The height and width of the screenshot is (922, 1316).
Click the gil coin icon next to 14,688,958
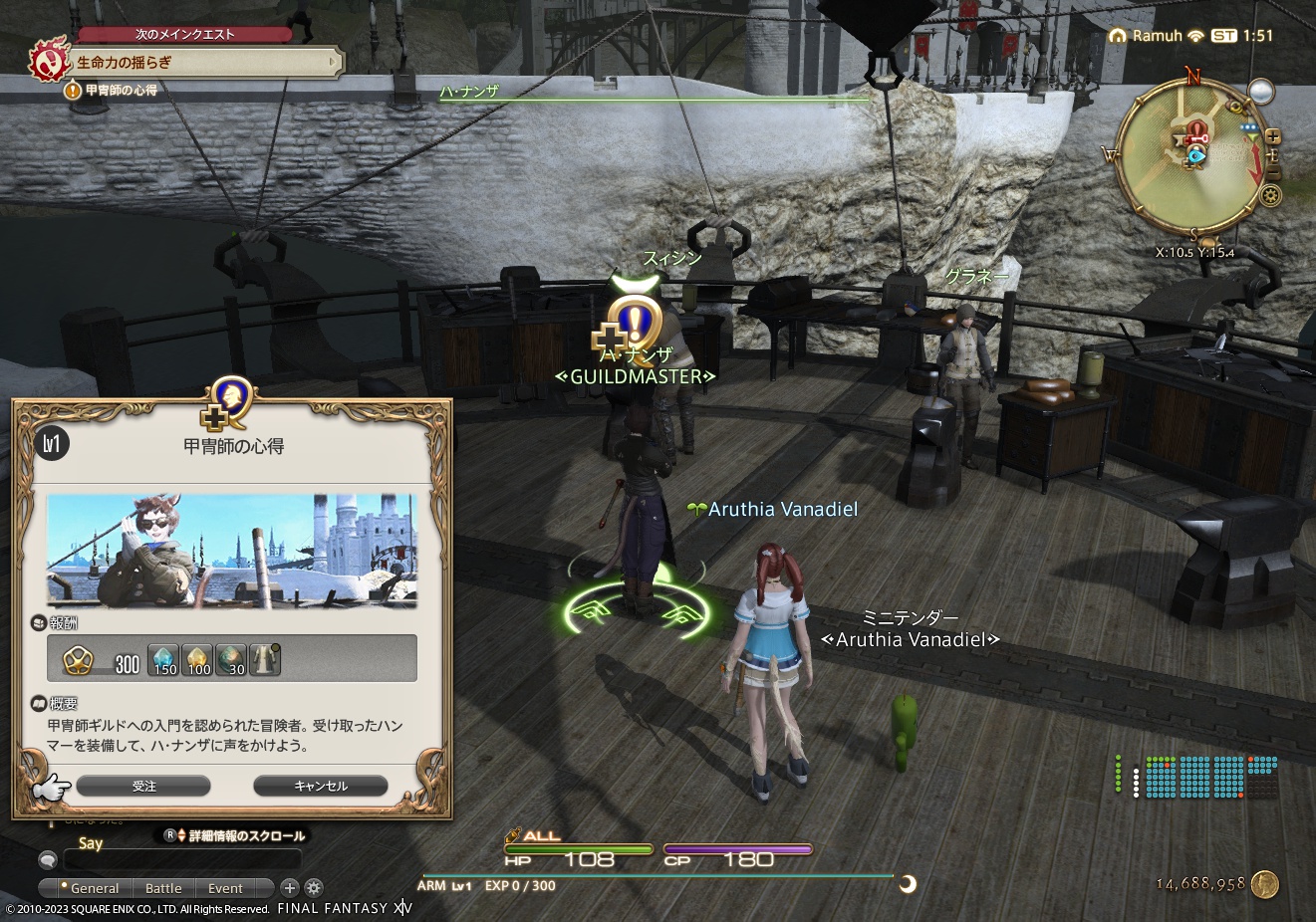tap(1265, 884)
